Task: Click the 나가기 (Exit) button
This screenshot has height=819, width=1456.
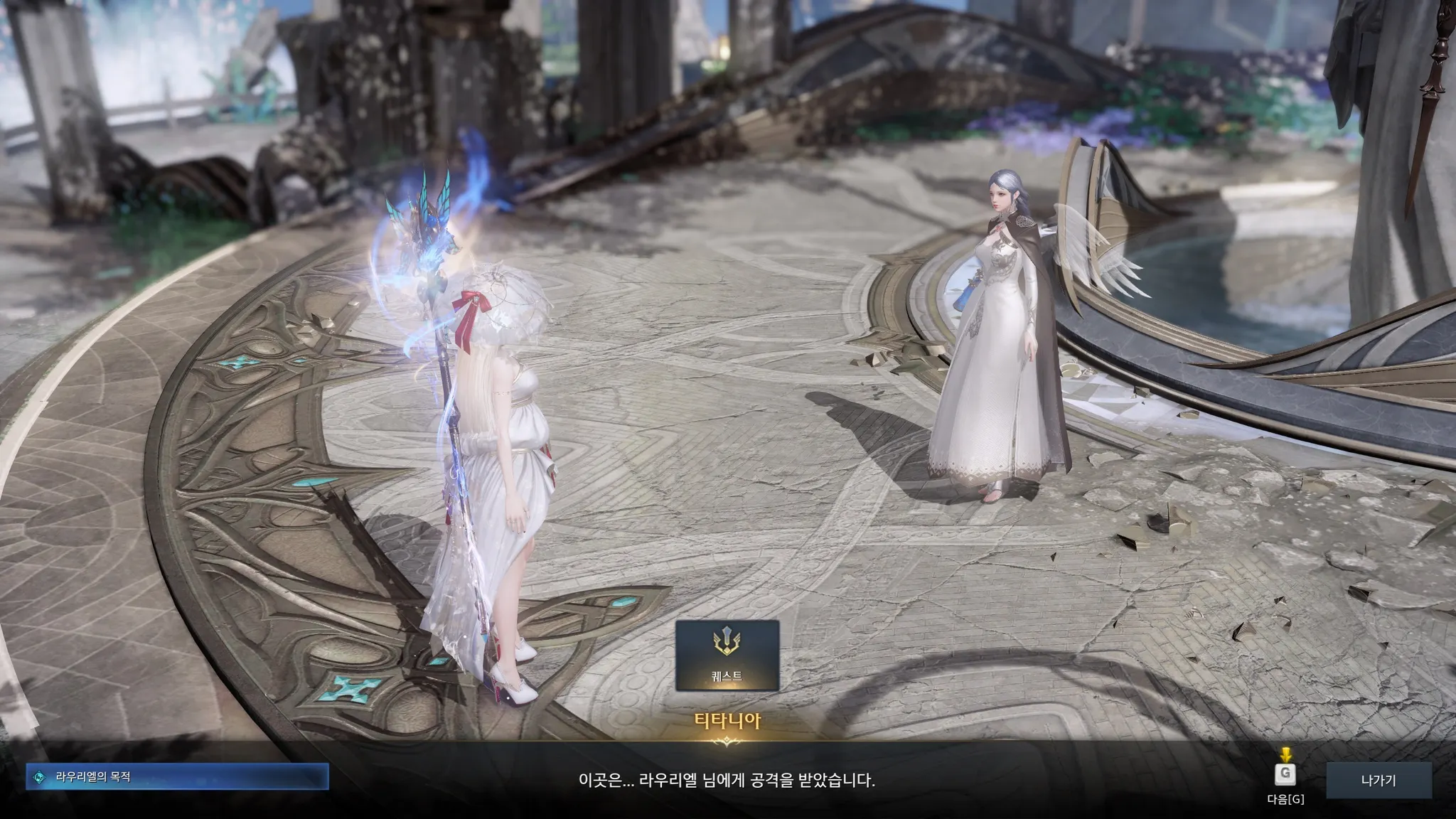Action: (1378, 780)
